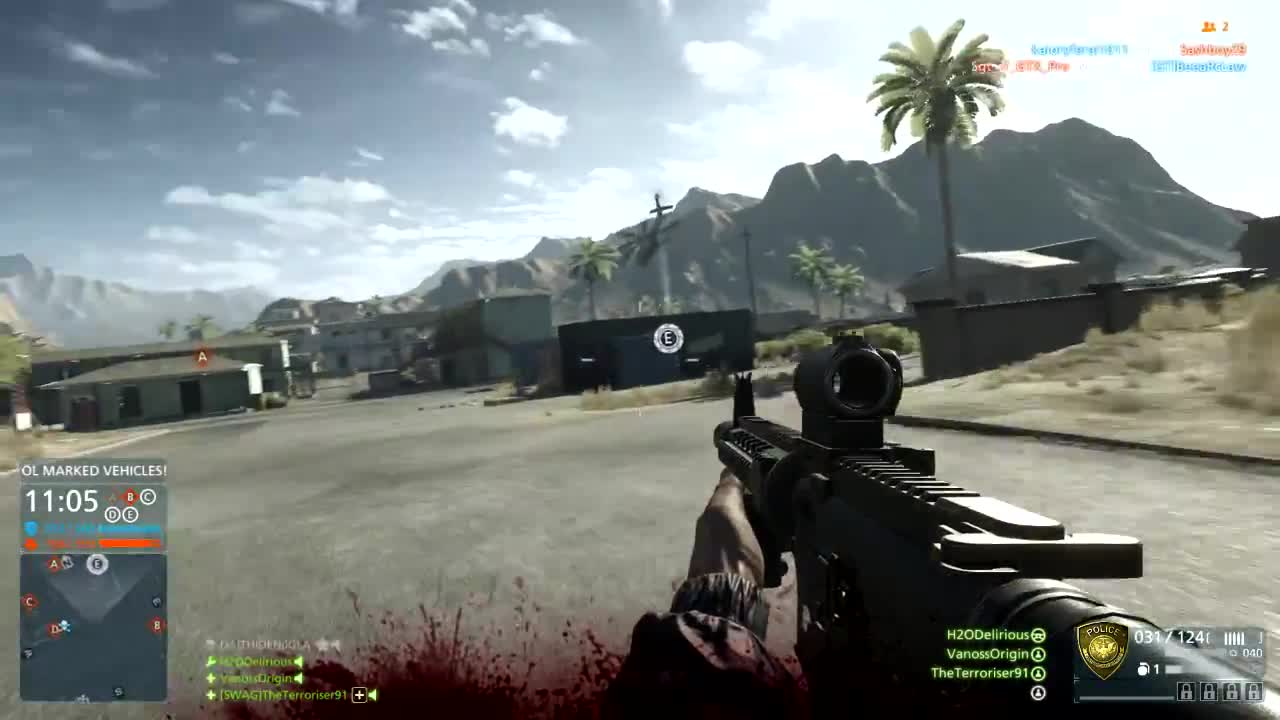Click the orange enemy team icon on scoreboard
Image resolution: width=1280 pixels, height=720 pixels.
click(31, 543)
